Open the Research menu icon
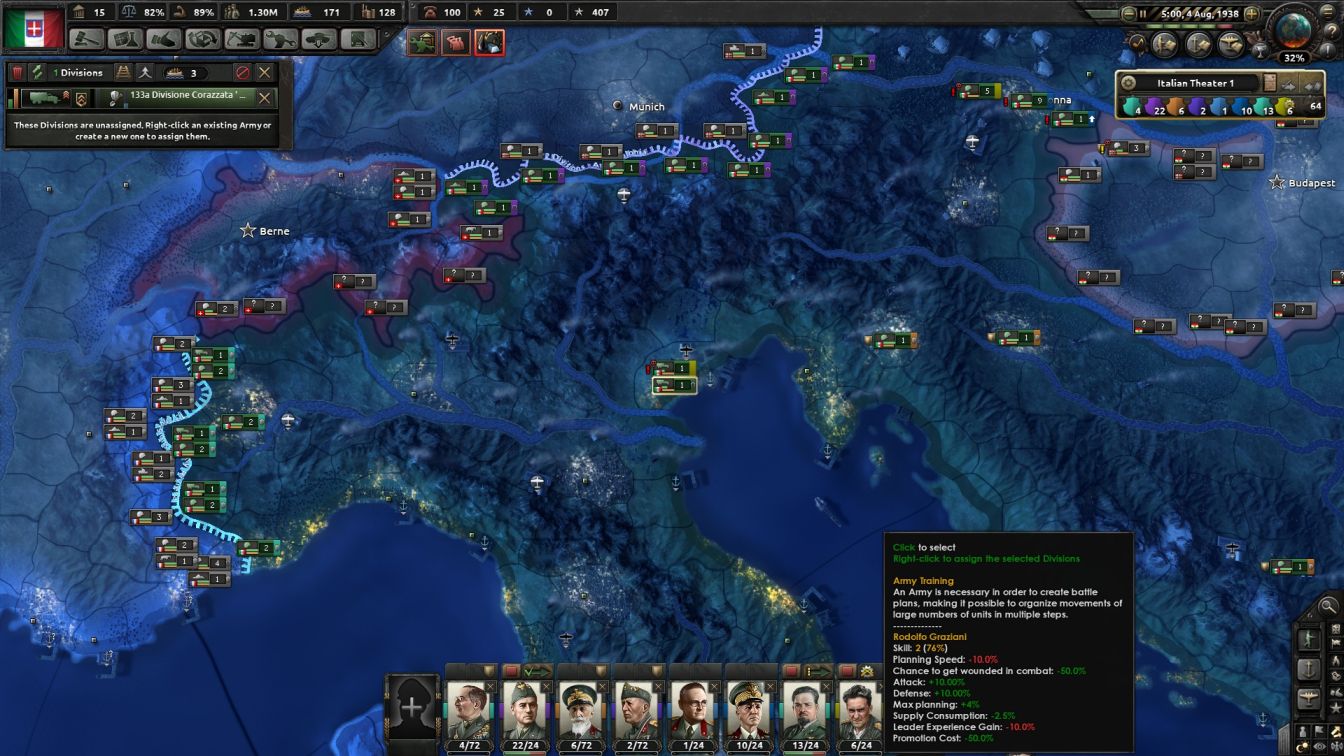Screen dimensions: 1344x756 tap(126, 43)
